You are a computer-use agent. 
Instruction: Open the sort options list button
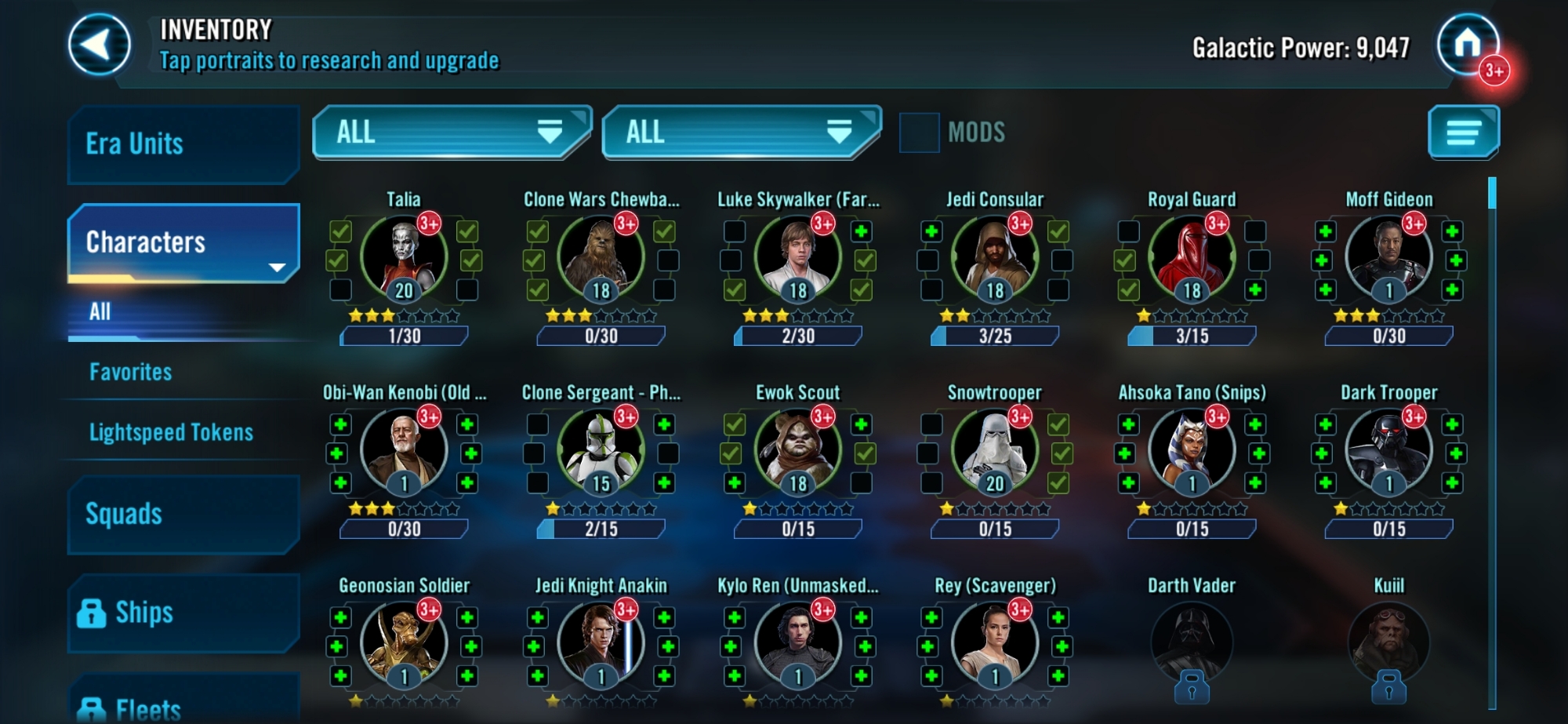coord(1463,132)
